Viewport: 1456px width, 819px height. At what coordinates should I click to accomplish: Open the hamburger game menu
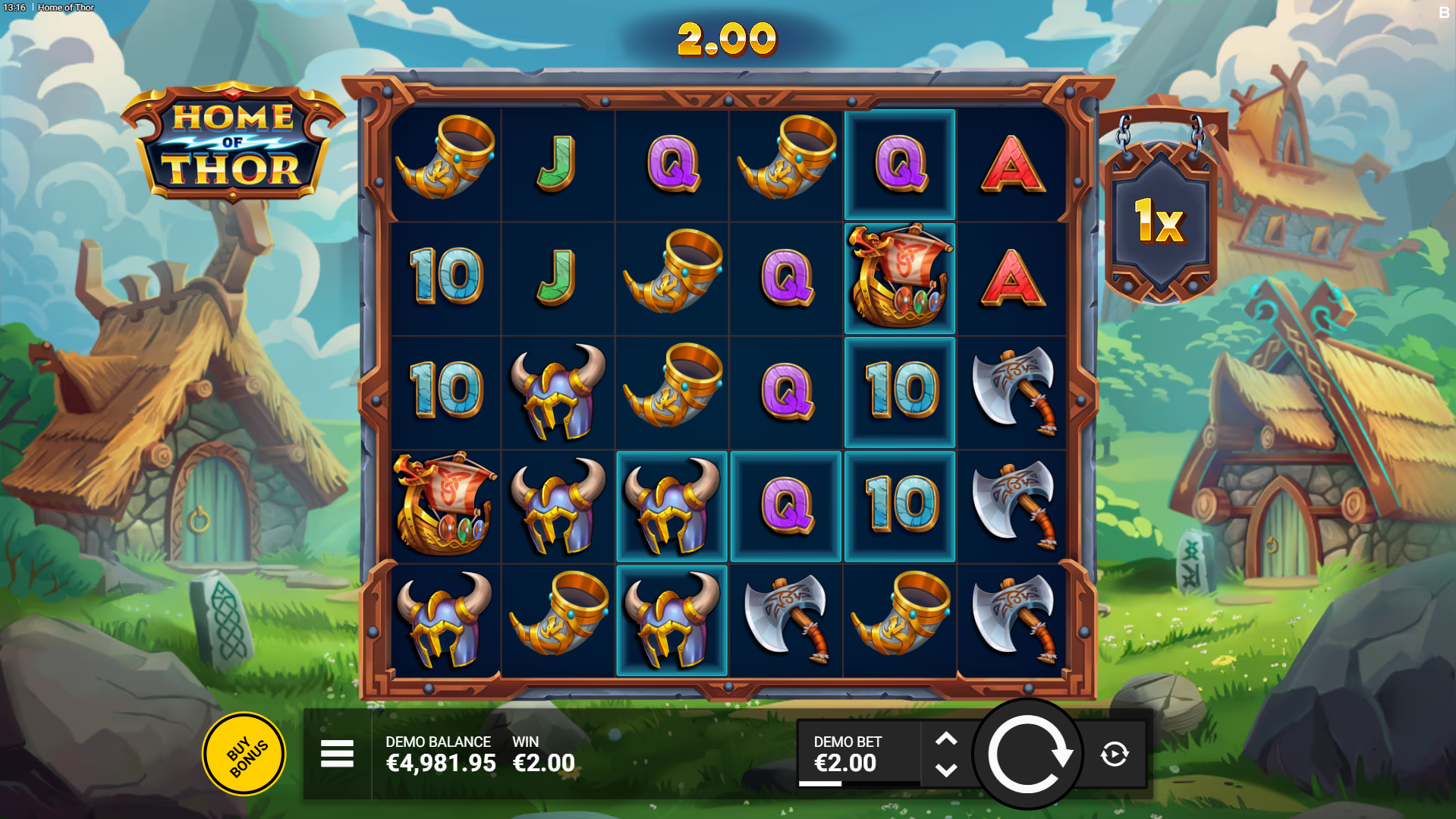(x=337, y=754)
